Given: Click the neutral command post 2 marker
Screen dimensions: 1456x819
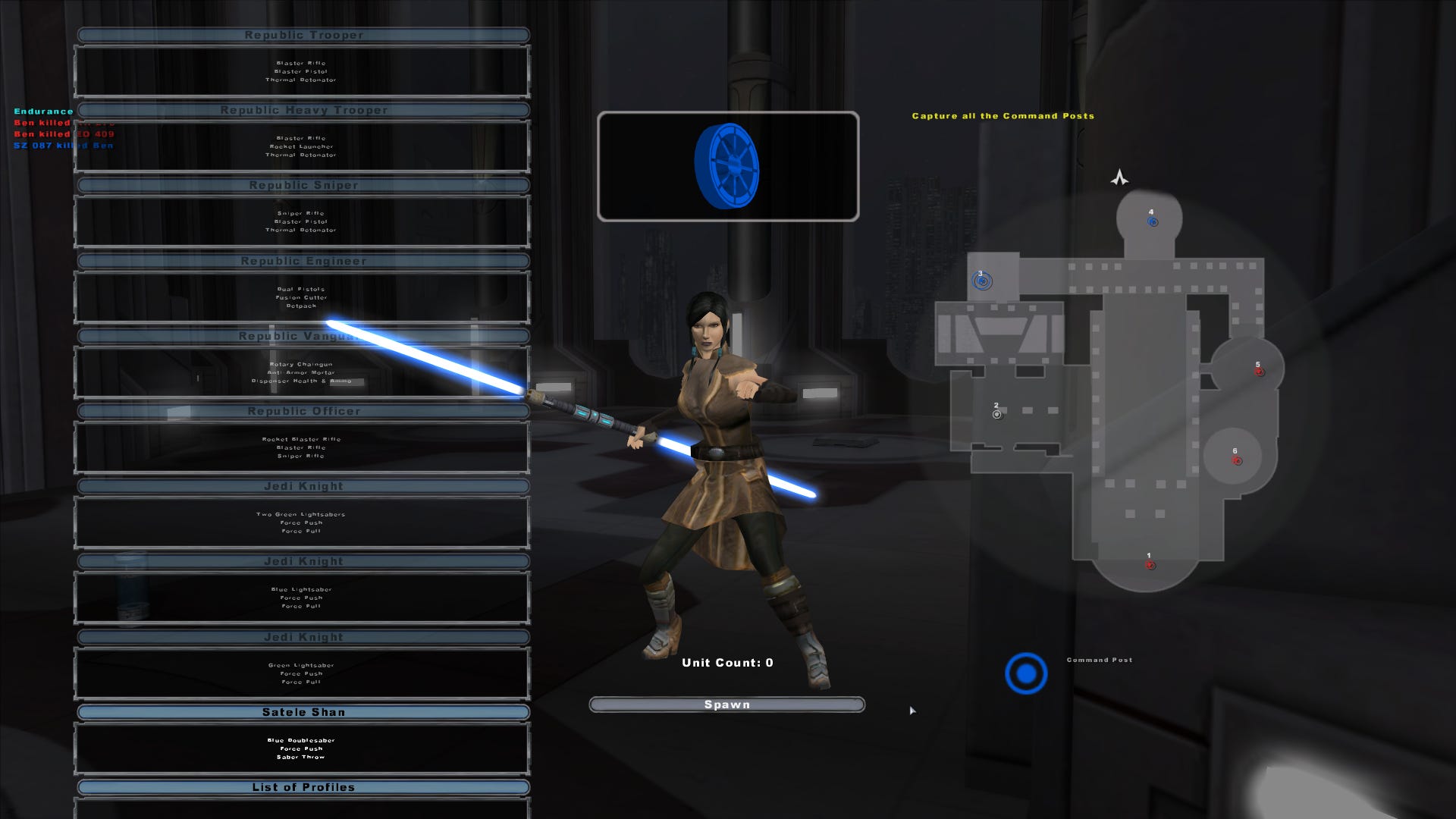Looking at the screenshot, I should [996, 413].
